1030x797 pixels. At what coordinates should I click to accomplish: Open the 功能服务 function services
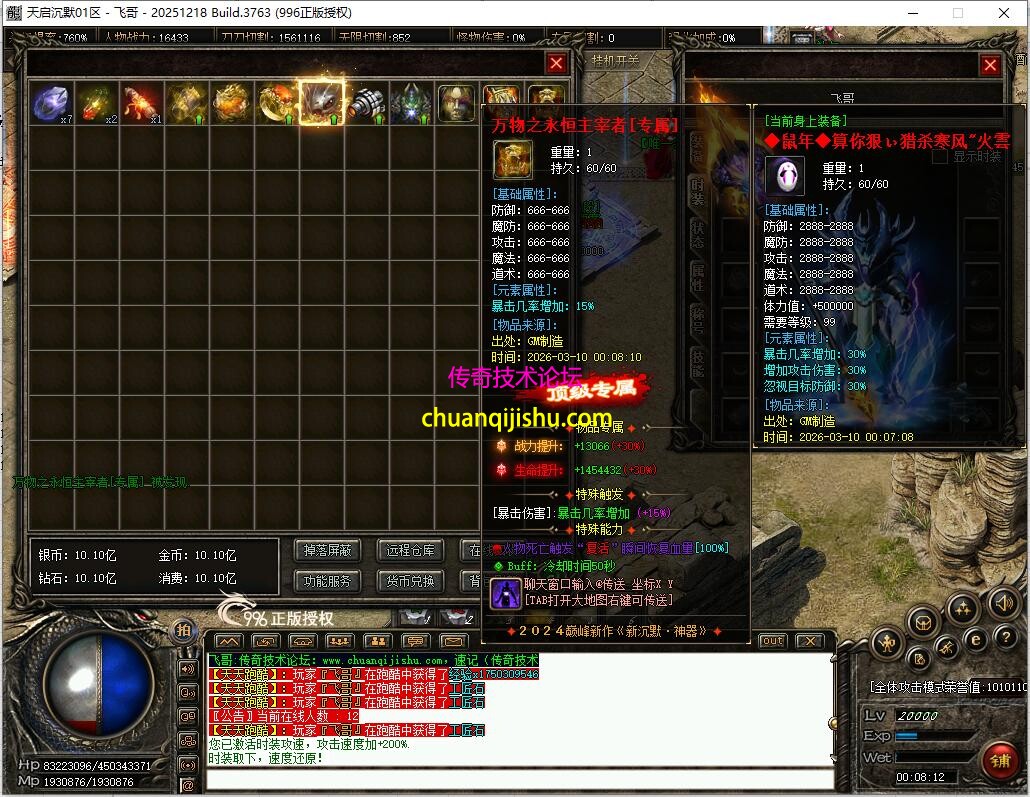tap(327, 581)
